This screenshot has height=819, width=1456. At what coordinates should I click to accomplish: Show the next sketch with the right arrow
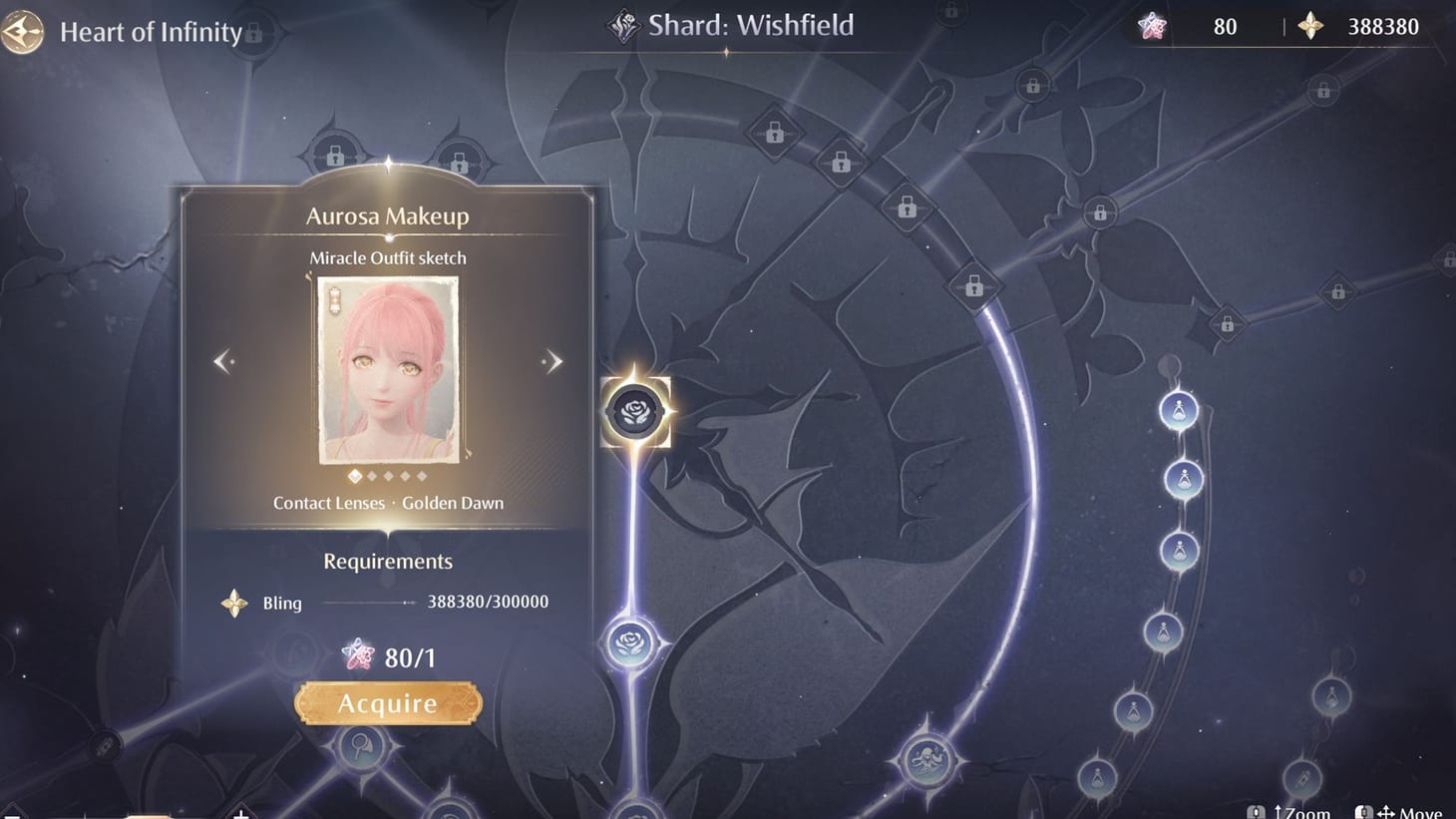pos(551,360)
